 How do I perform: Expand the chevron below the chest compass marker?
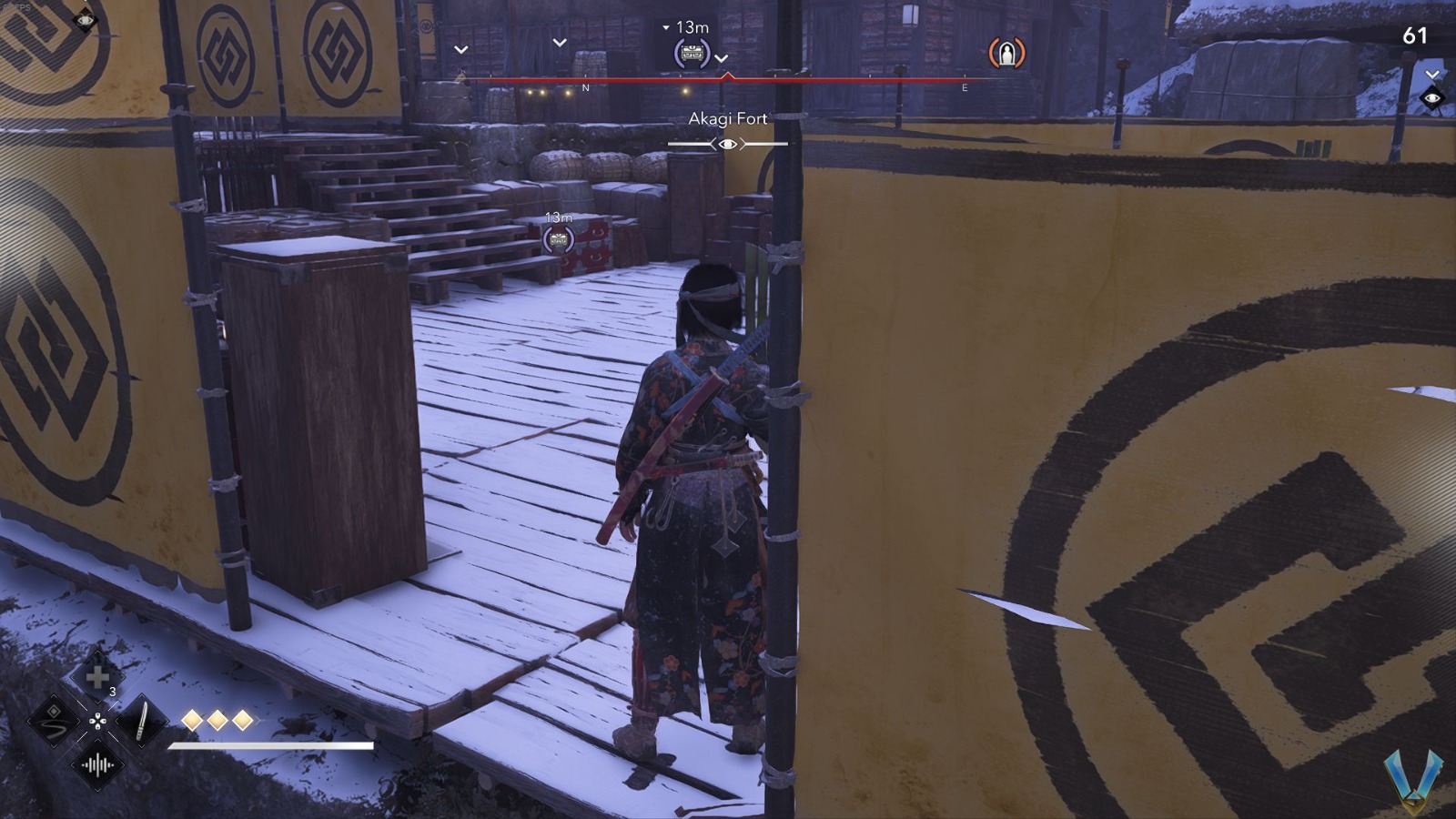[723, 57]
